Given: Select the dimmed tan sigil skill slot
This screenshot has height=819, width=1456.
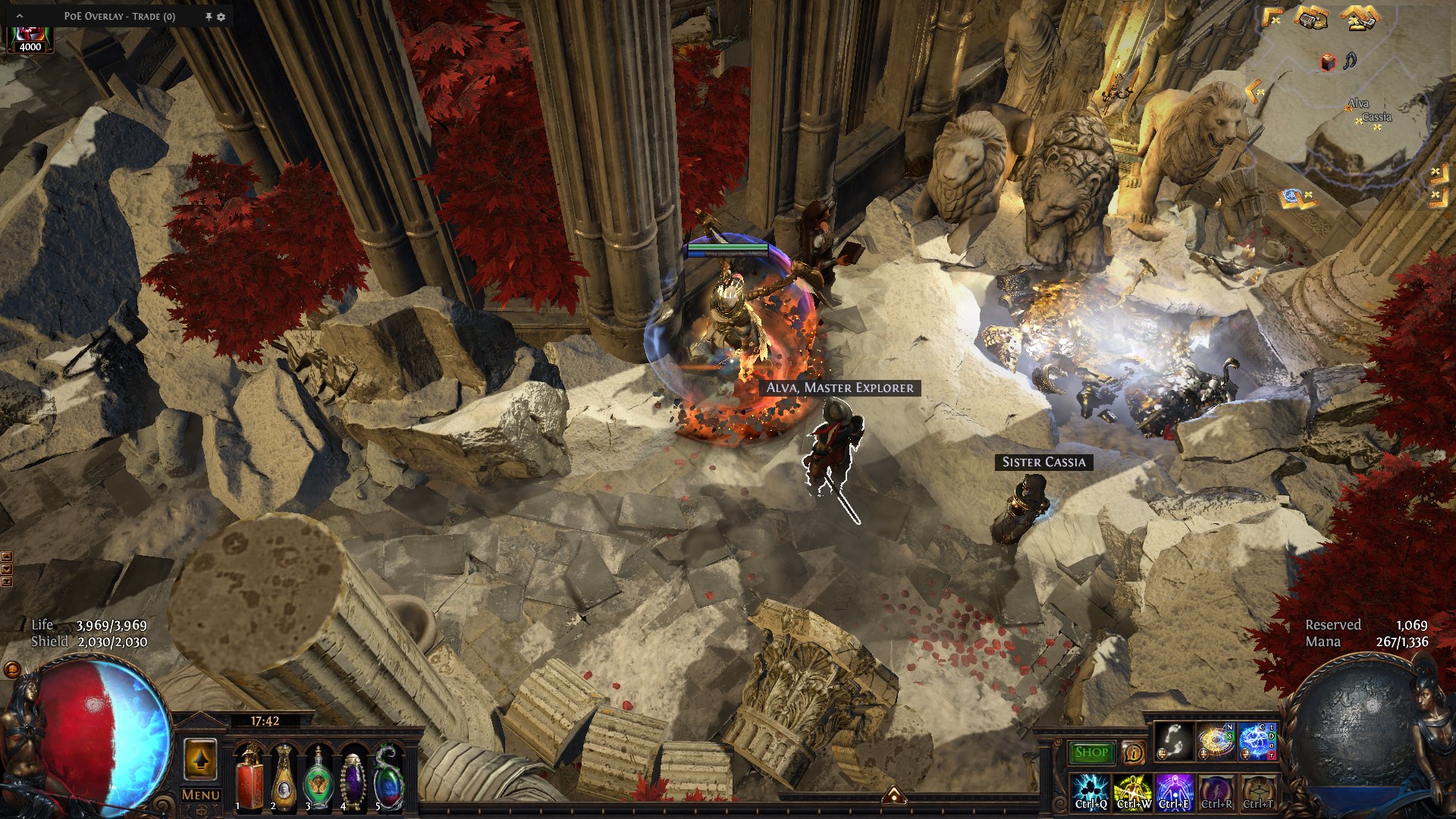Looking at the screenshot, I should [x=1257, y=792].
